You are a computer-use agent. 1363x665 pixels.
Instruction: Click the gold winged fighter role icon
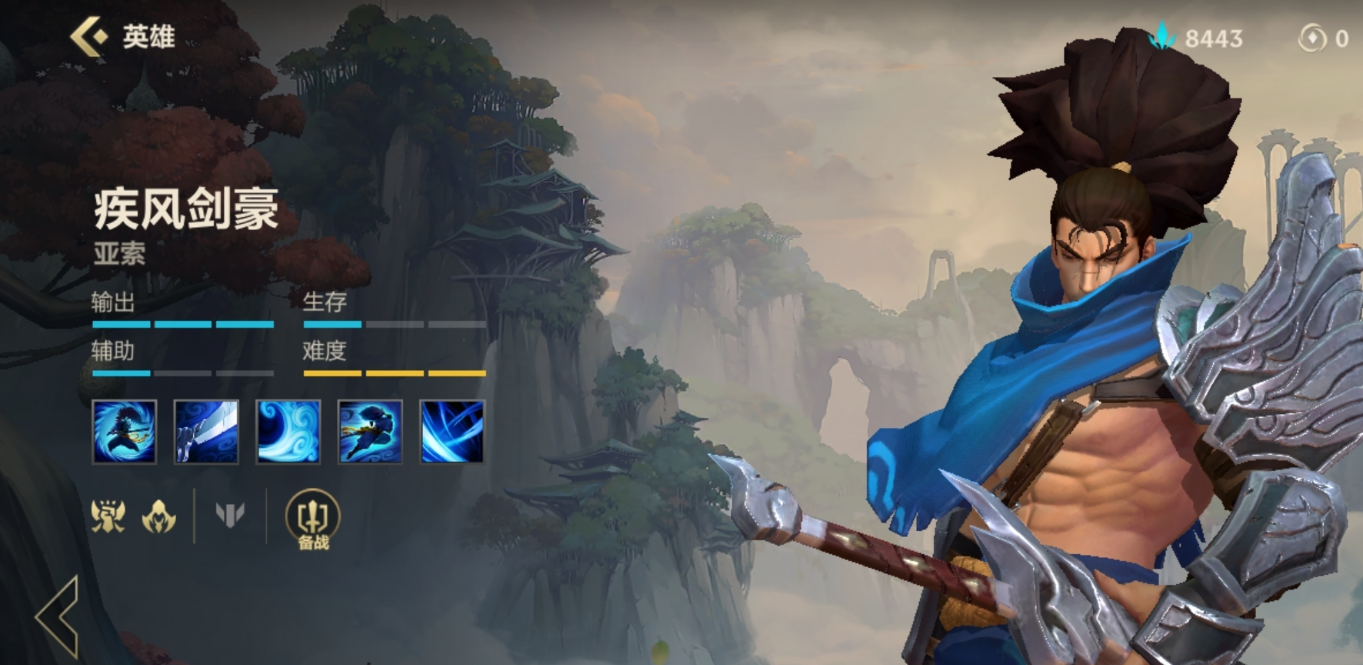tap(108, 516)
